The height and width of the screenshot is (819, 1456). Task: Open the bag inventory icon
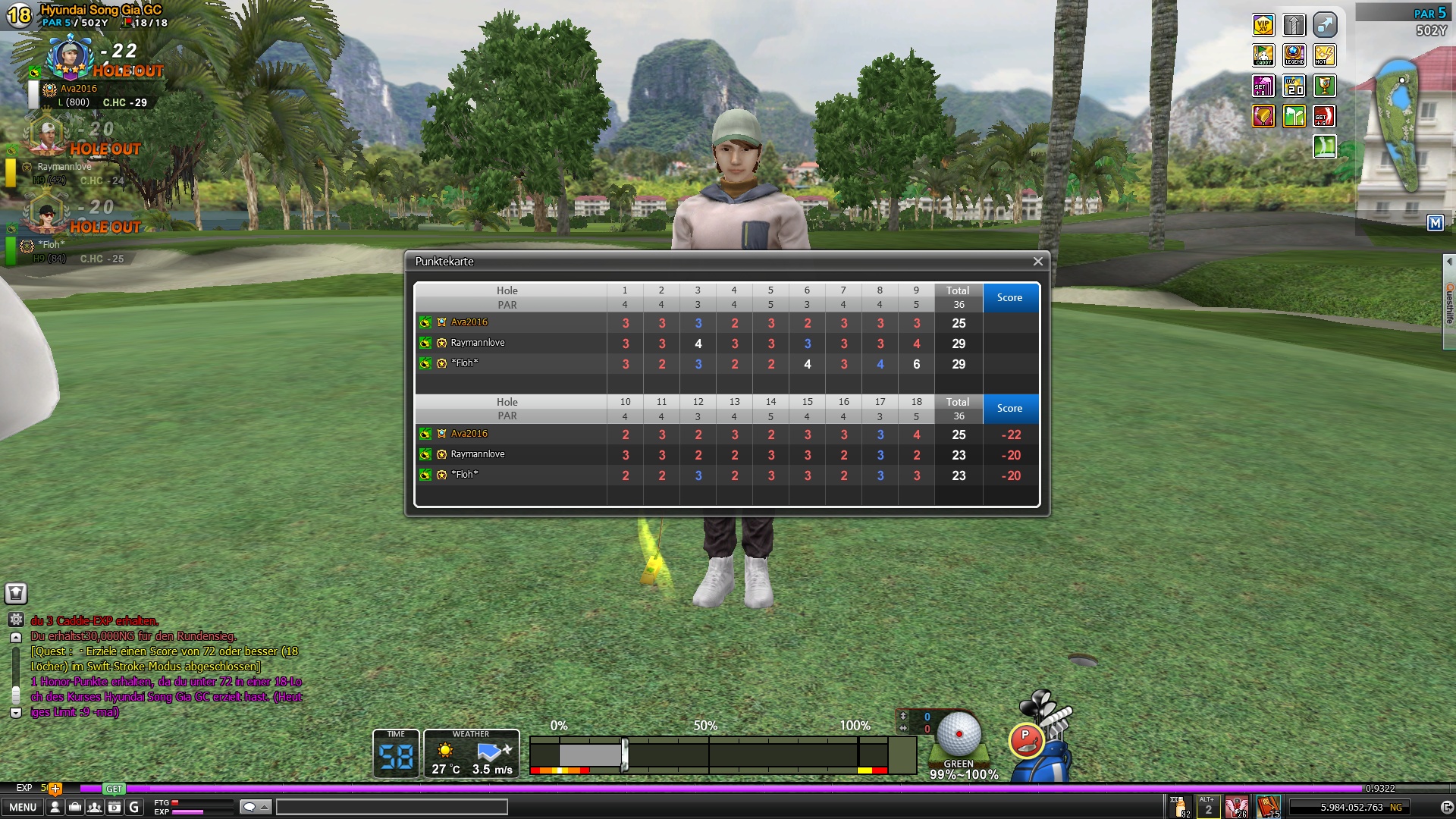(x=75, y=808)
